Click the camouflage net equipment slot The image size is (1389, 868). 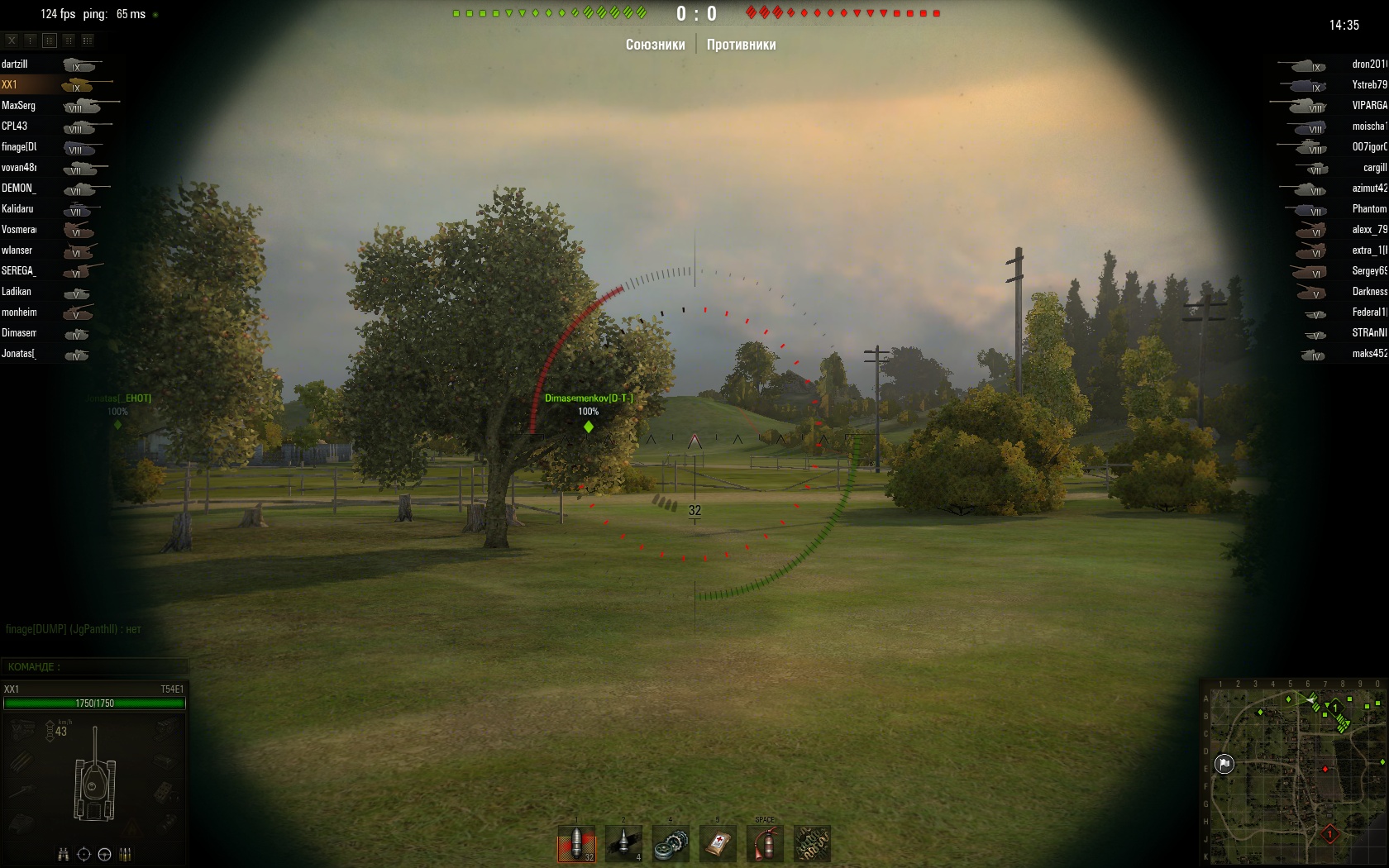point(812,844)
